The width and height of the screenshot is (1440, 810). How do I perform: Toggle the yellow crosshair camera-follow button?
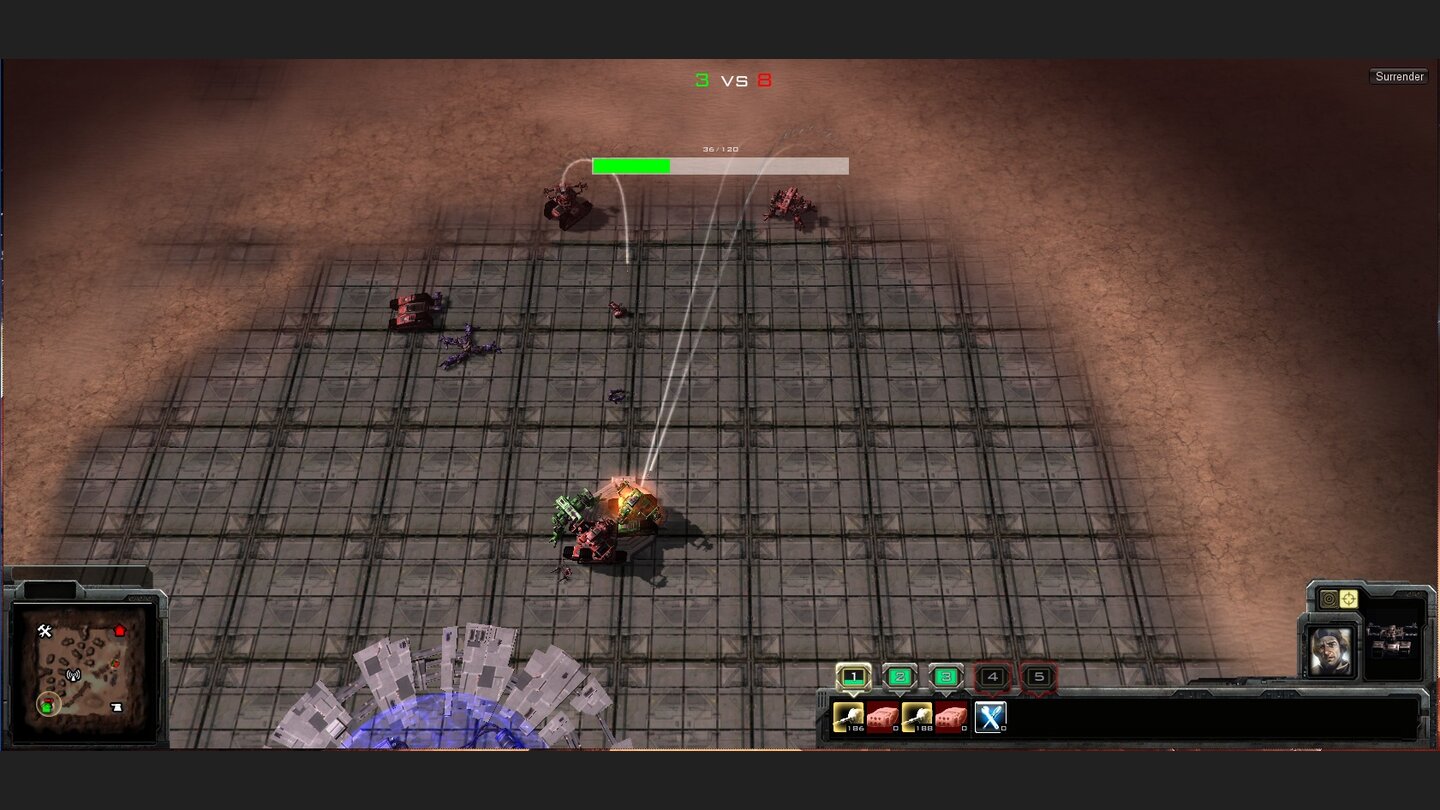point(1348,600)
